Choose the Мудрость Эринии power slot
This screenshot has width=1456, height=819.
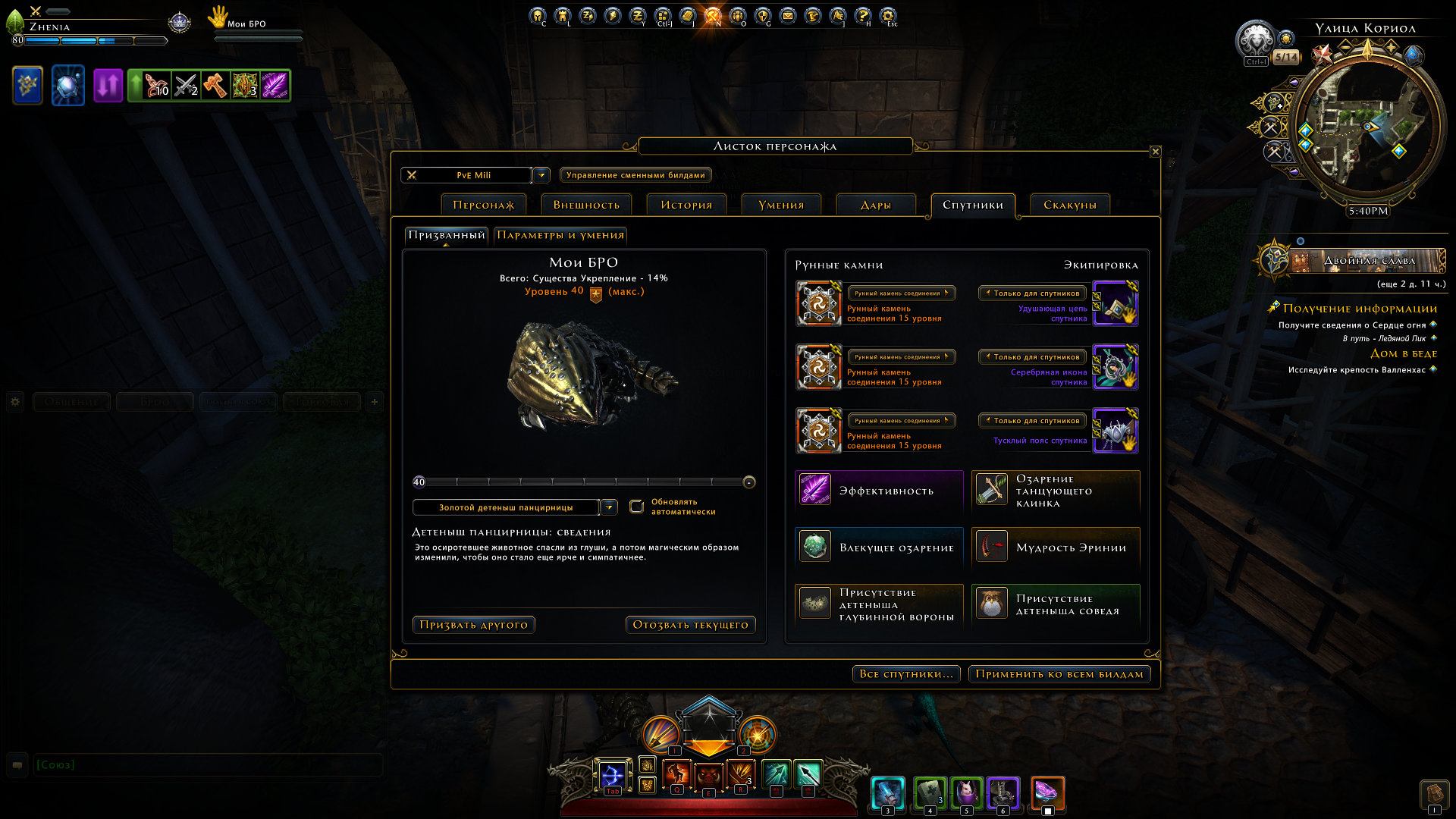tap(1056, 548)
